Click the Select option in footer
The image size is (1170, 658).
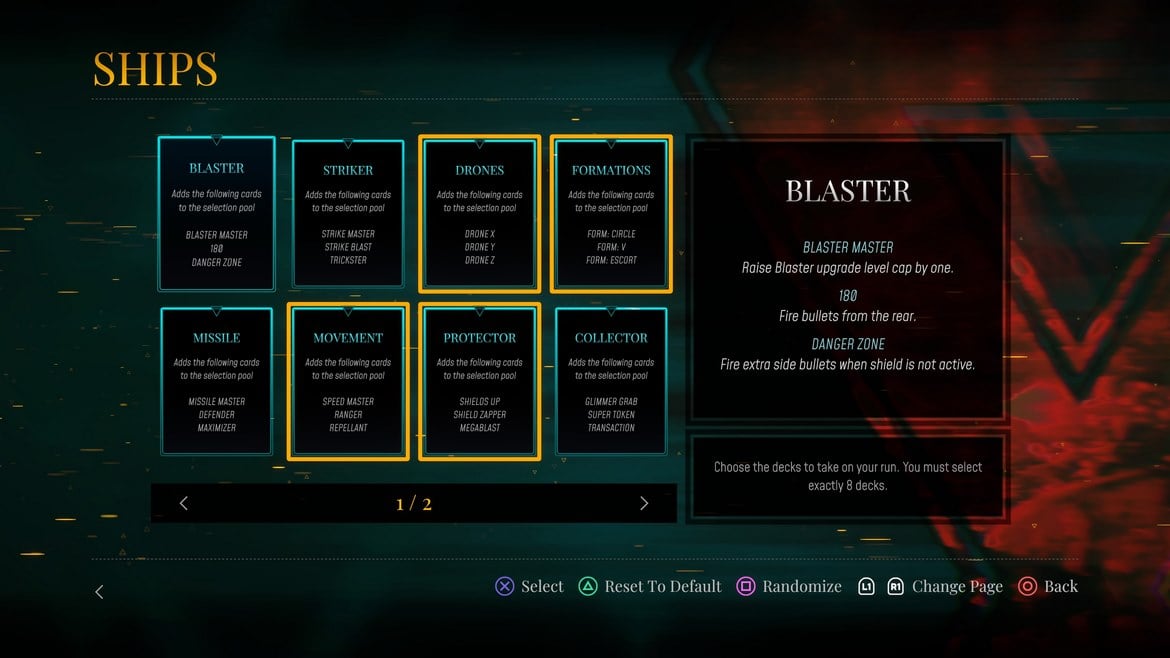(530, 587)
